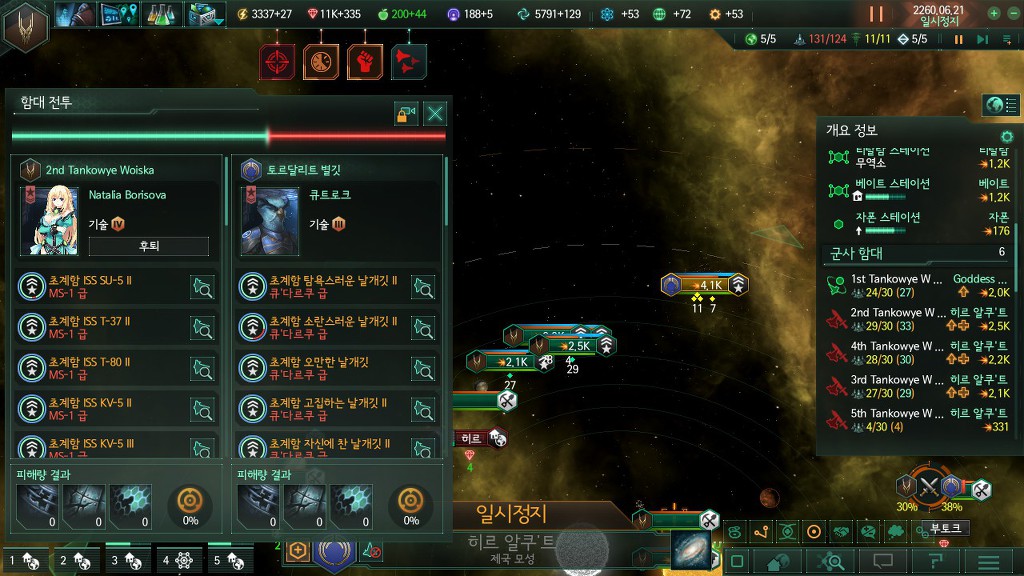Click the red fist alert icon

coord(365,62)
